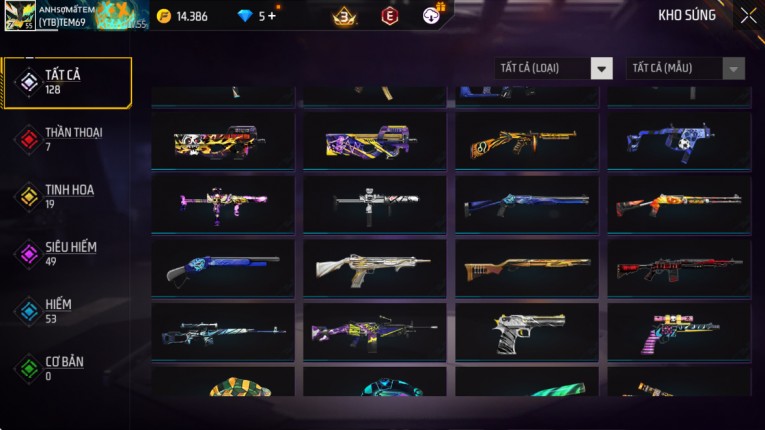
Task: Add more diamonds with the plus button
Action: (273, 16)
